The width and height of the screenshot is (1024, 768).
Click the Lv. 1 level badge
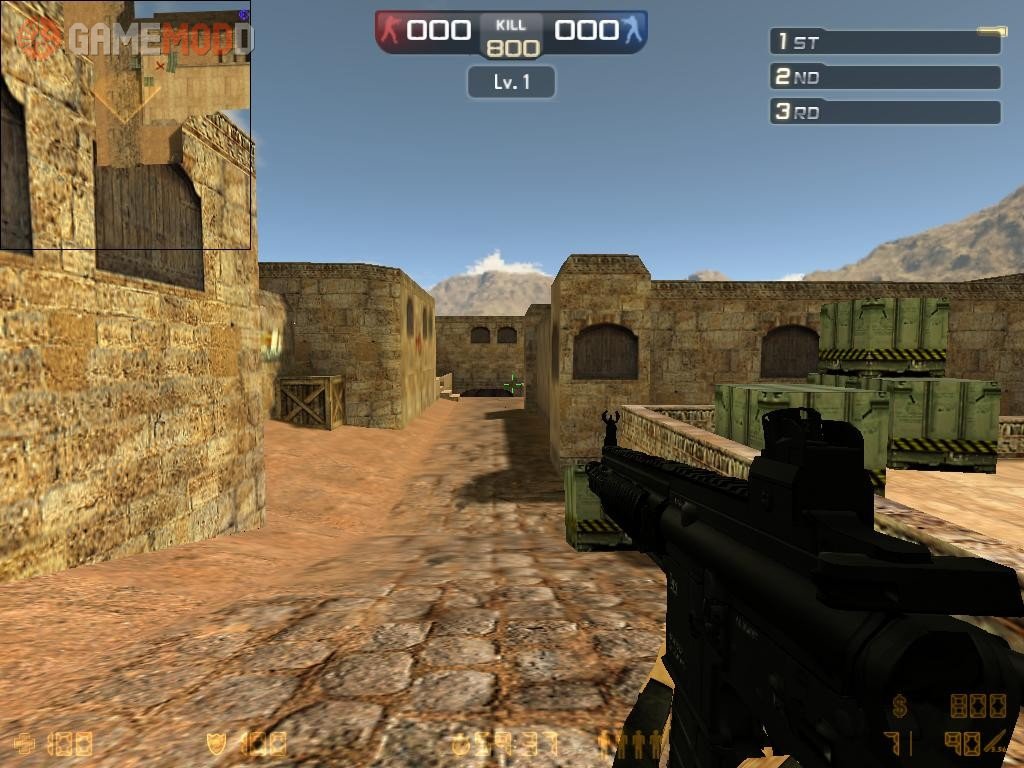511,82
